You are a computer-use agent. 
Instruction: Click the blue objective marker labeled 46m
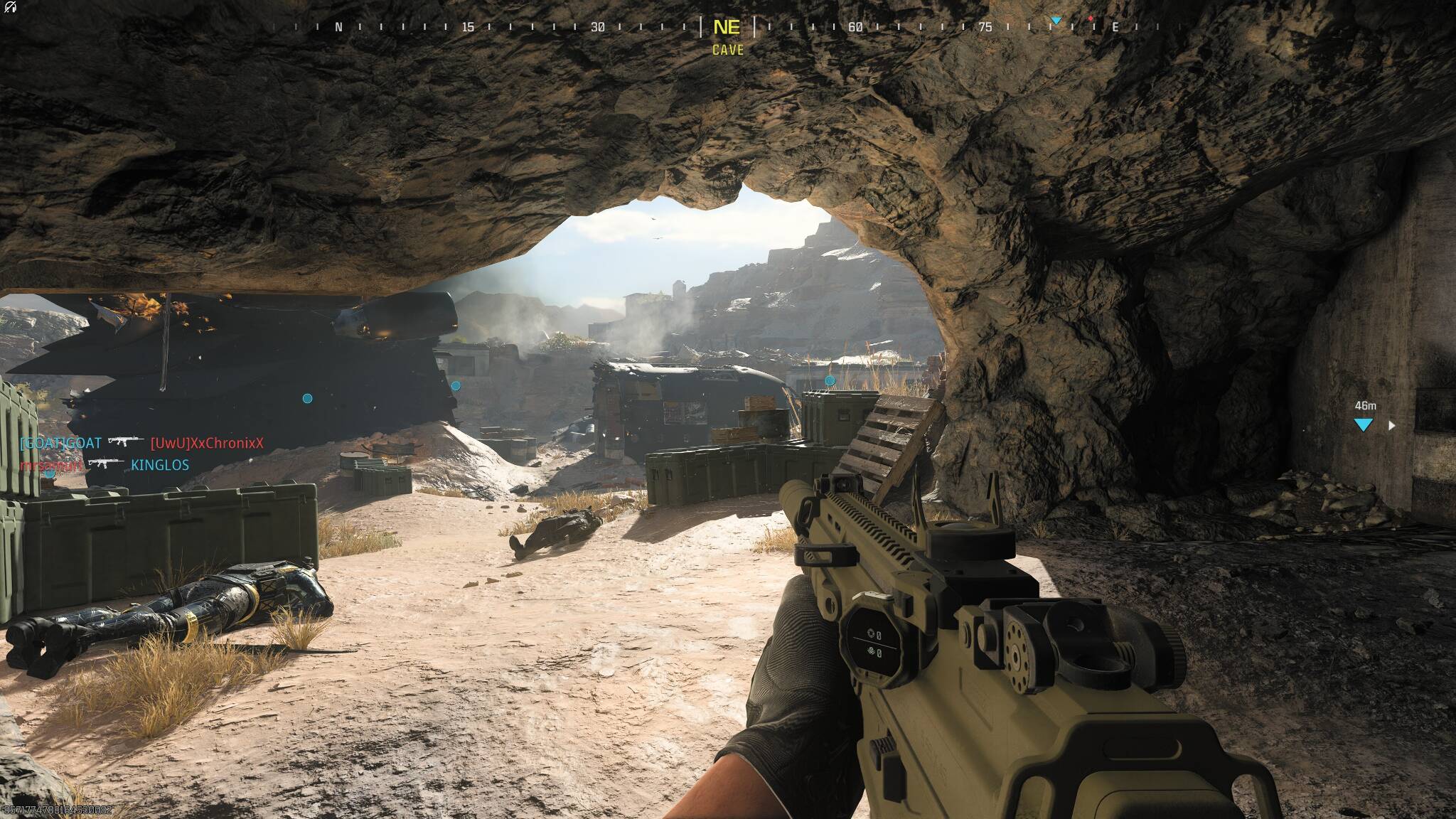(x=1363, y=424)
